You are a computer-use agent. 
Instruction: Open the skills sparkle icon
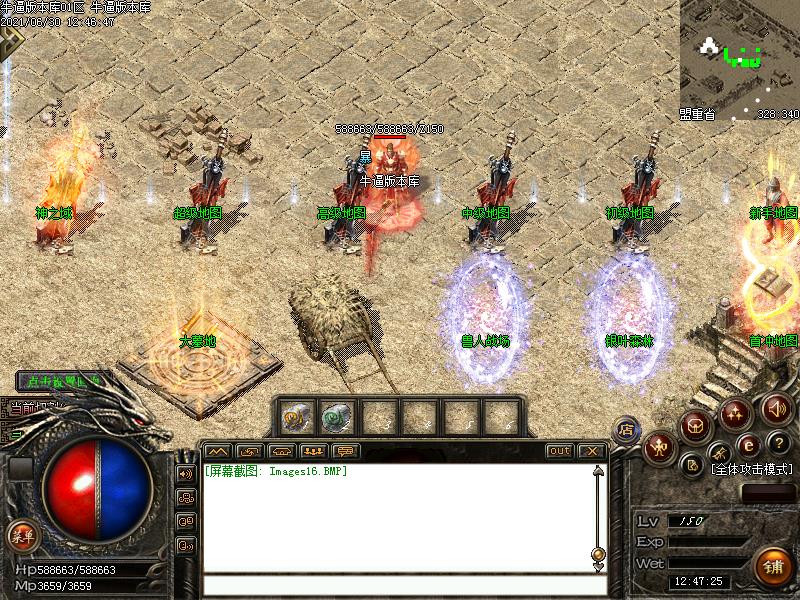(x=736, y=411)
